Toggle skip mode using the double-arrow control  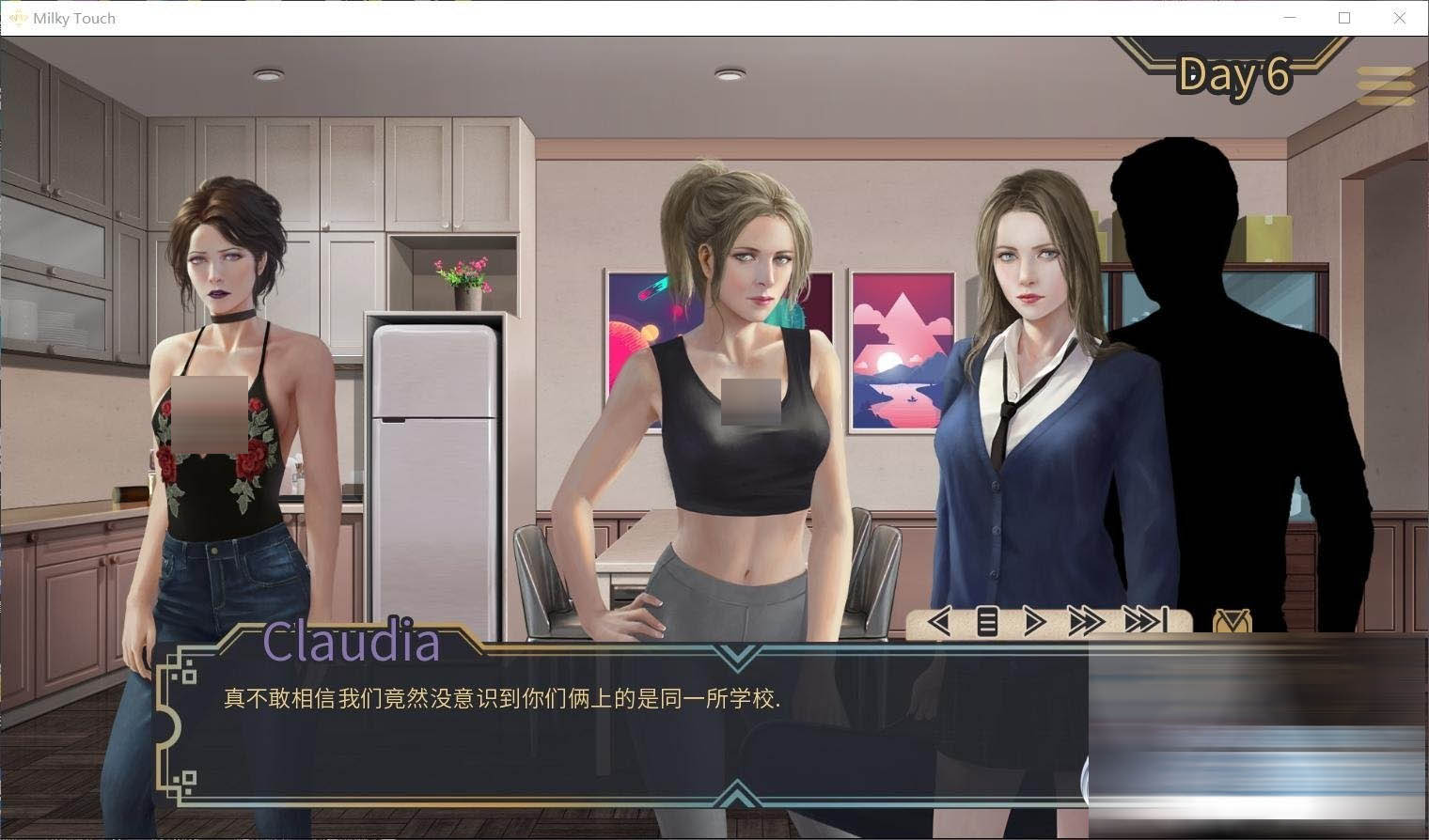[x=1087, y=620]
